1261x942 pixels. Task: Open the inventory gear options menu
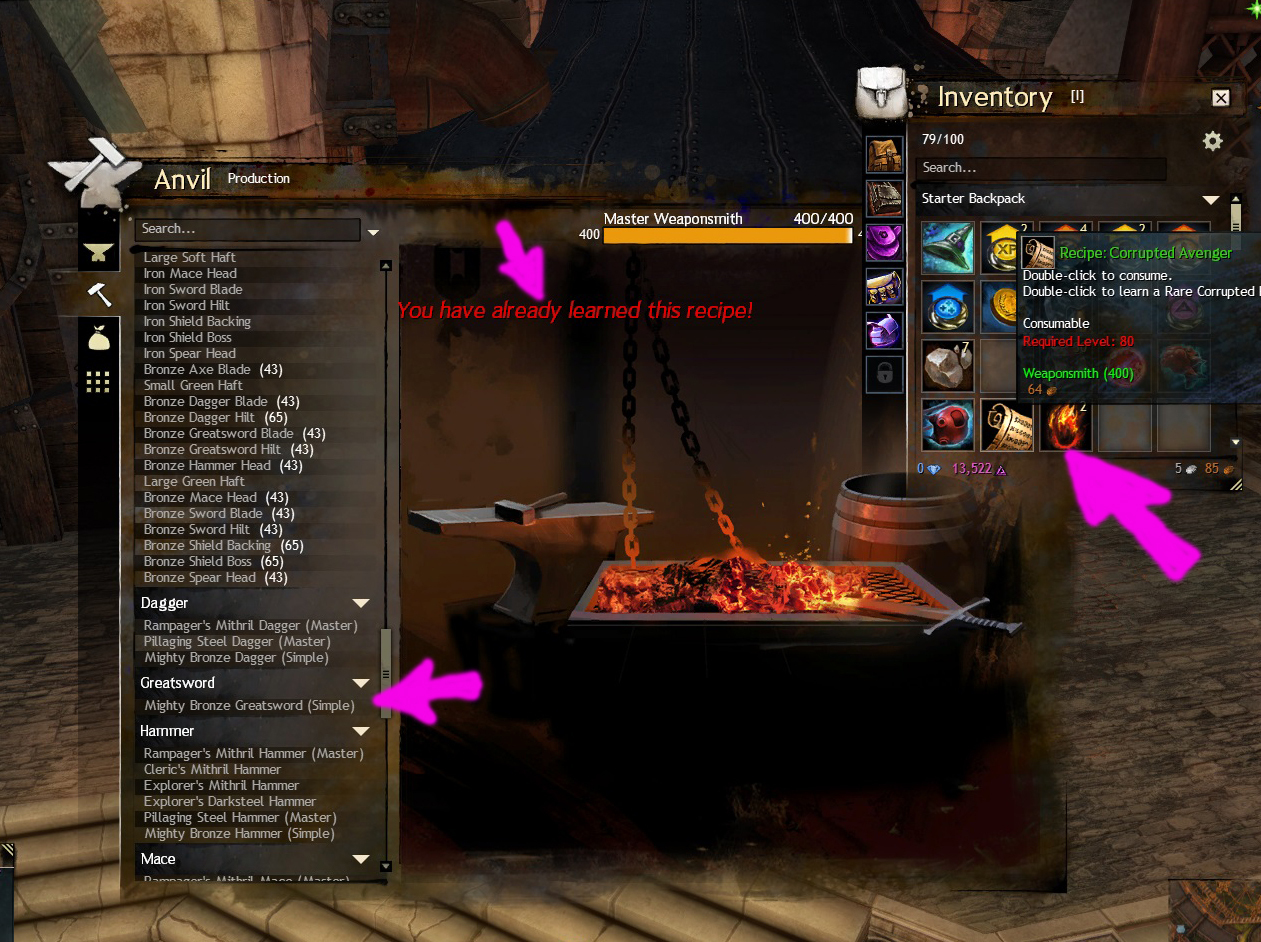coord(1212,141)
